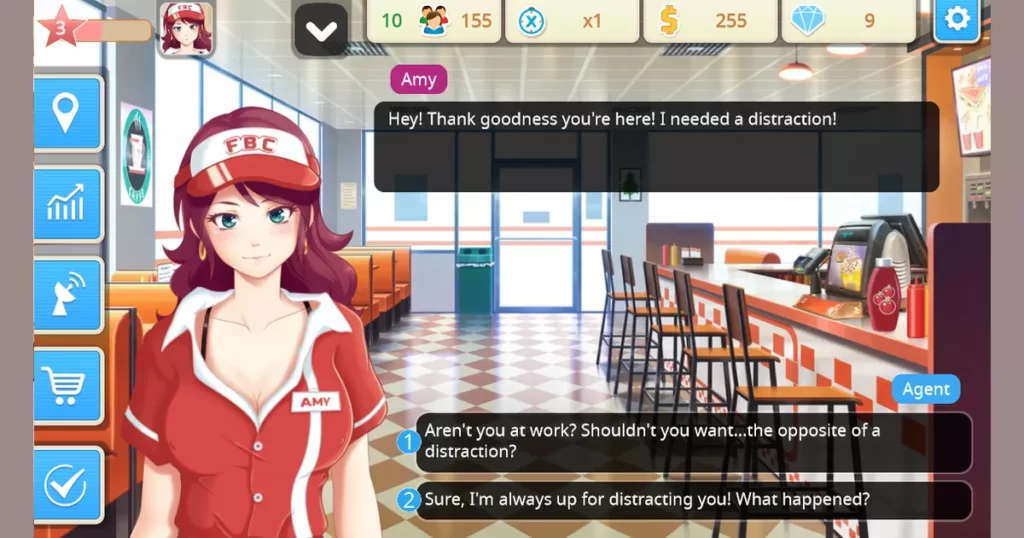The image size is (1024, 538).
Task: Open the shopping cart store
Action: (67, 385)
